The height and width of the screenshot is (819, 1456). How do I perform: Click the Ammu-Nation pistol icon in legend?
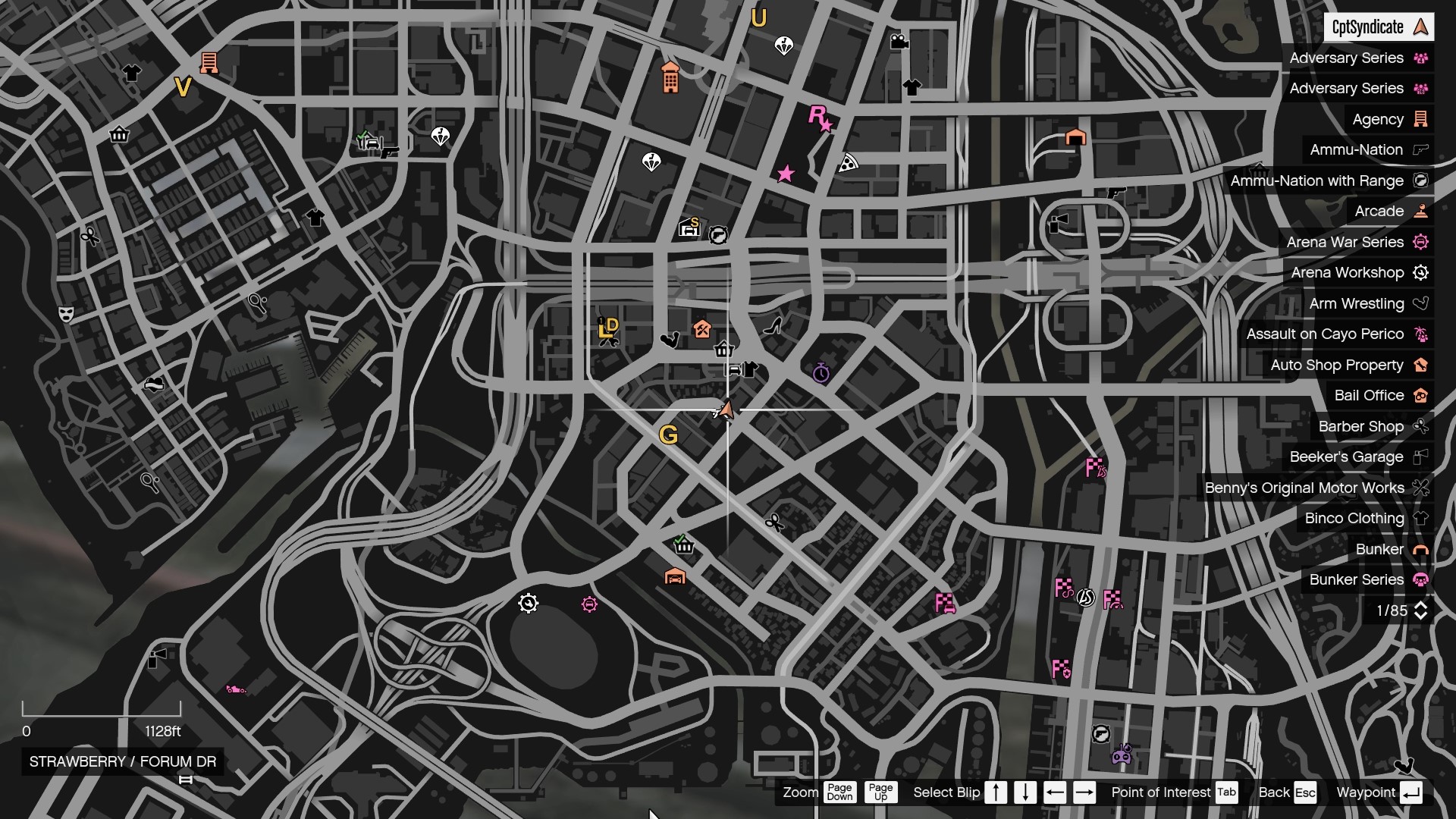pos(1419,150)
